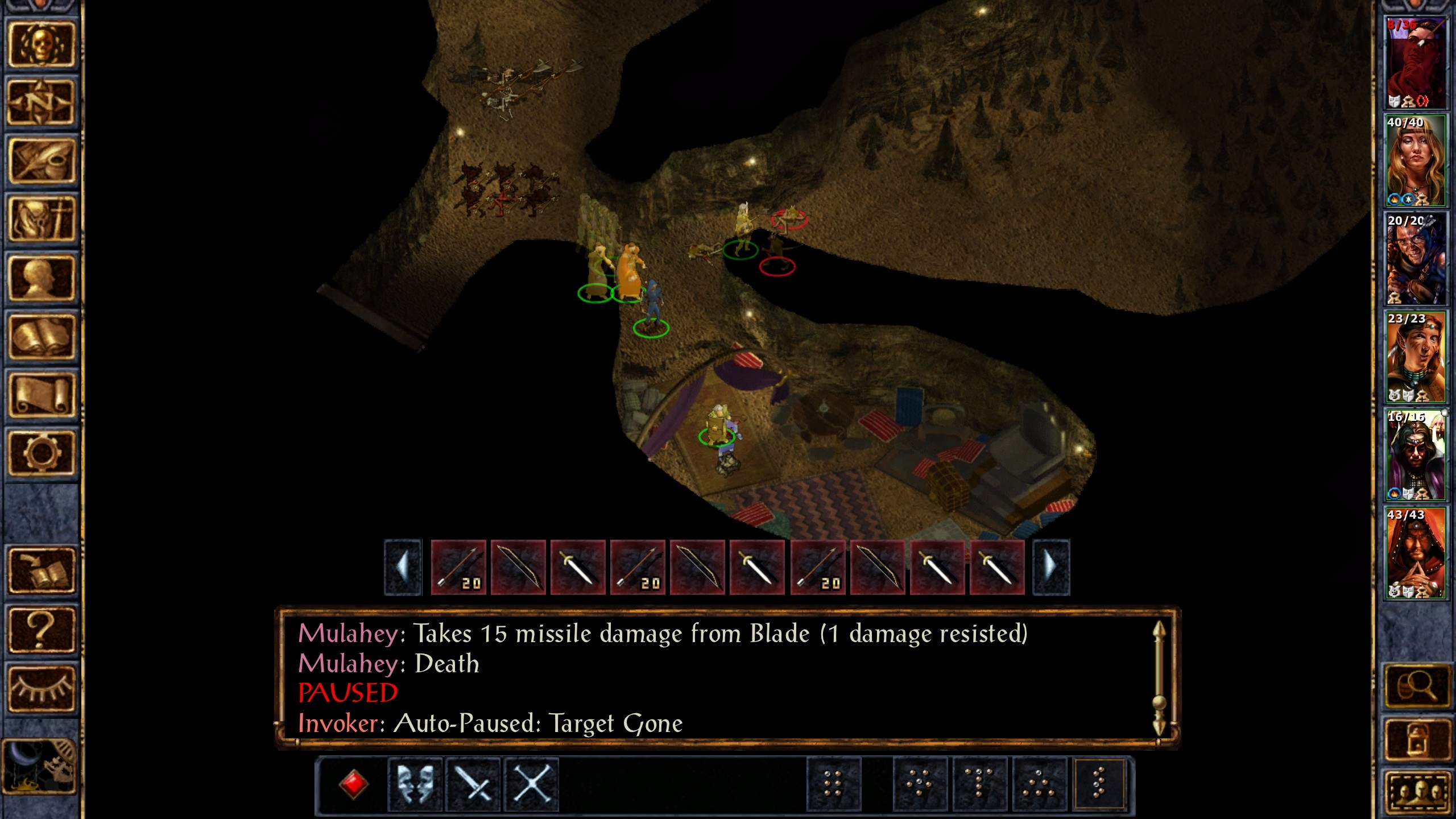Screen dimensions: 1456x819
Task: Click the theater masks talk button
Action: click(x=415, y=784)
